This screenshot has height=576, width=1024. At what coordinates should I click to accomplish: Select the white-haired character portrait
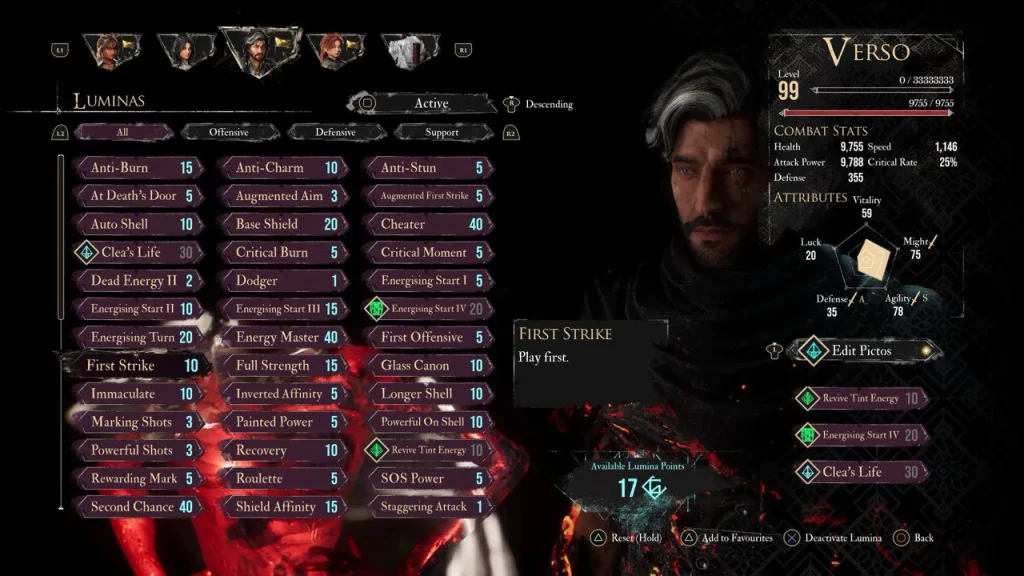point(409,50)
